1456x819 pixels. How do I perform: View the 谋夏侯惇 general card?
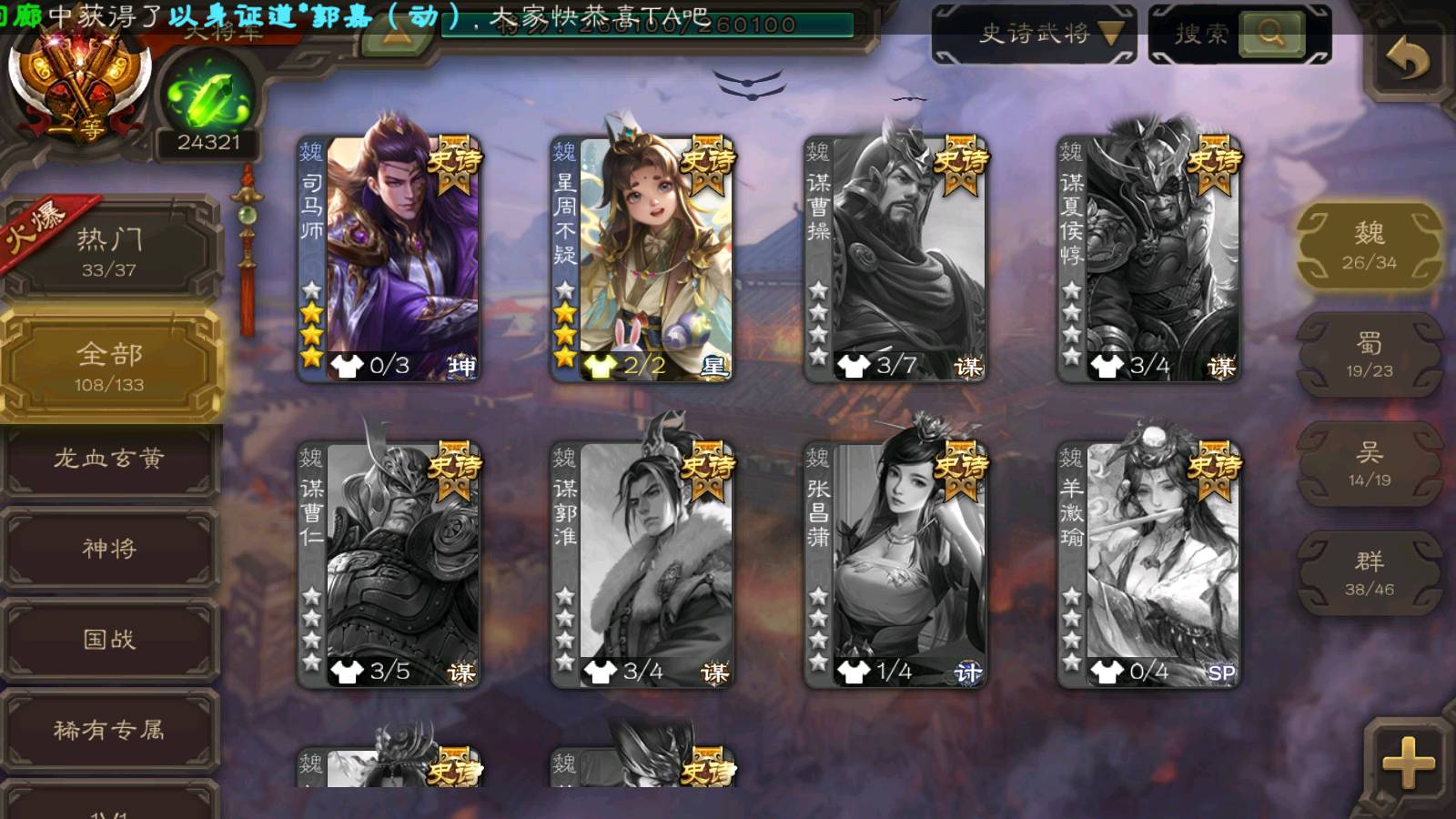click(1148, 258)
